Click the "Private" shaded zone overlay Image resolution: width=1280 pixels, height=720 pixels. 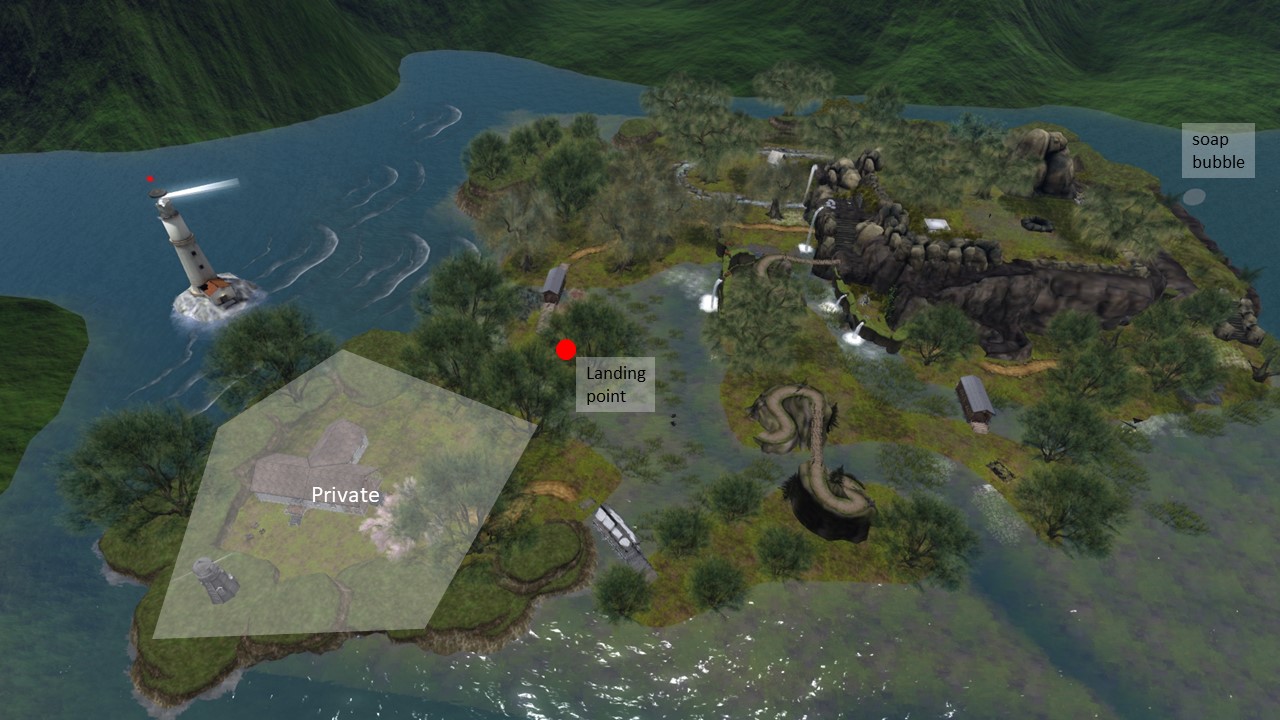tap(345, 495)
